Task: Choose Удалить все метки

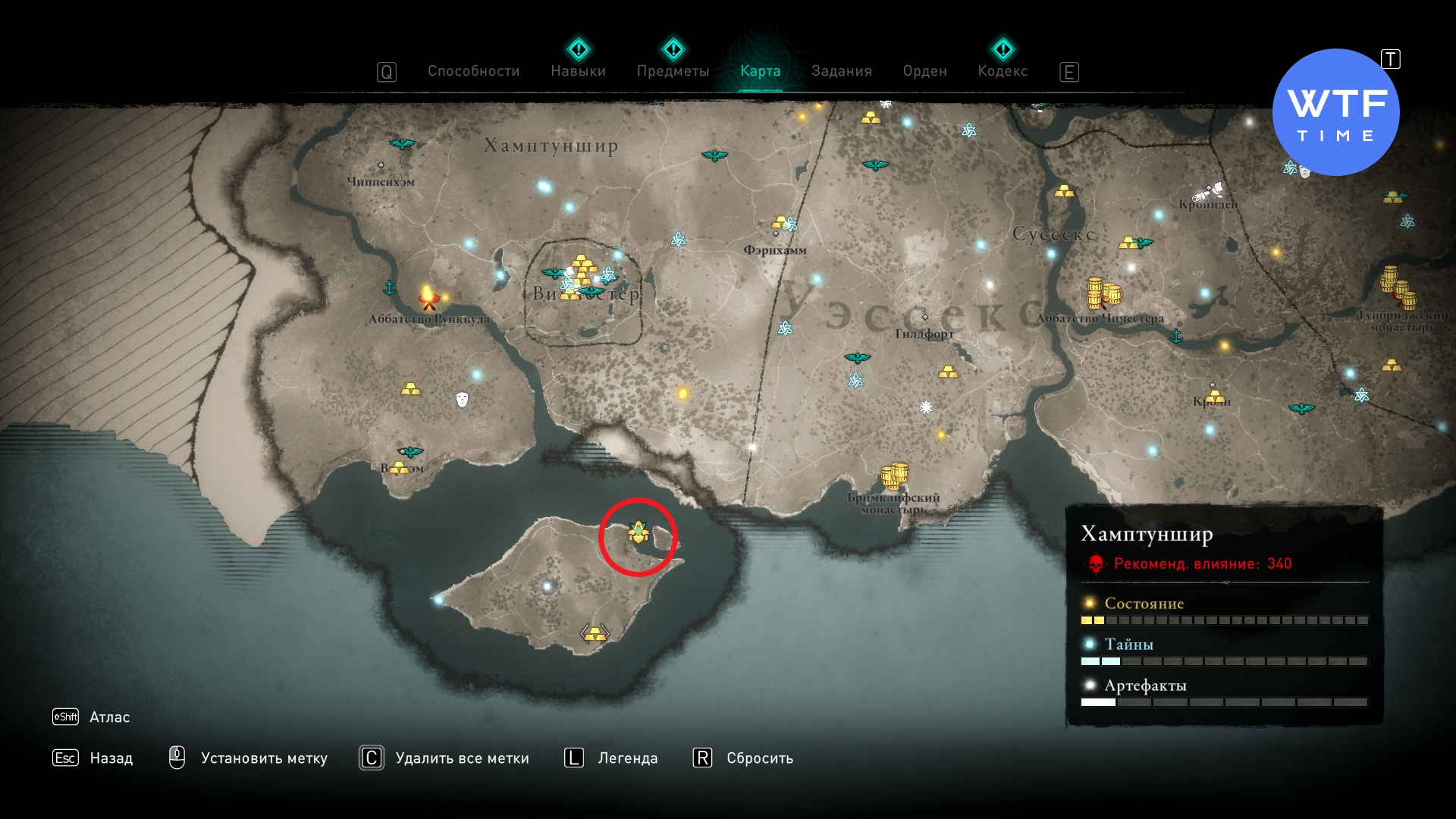Action: click(x=462, y=758)
